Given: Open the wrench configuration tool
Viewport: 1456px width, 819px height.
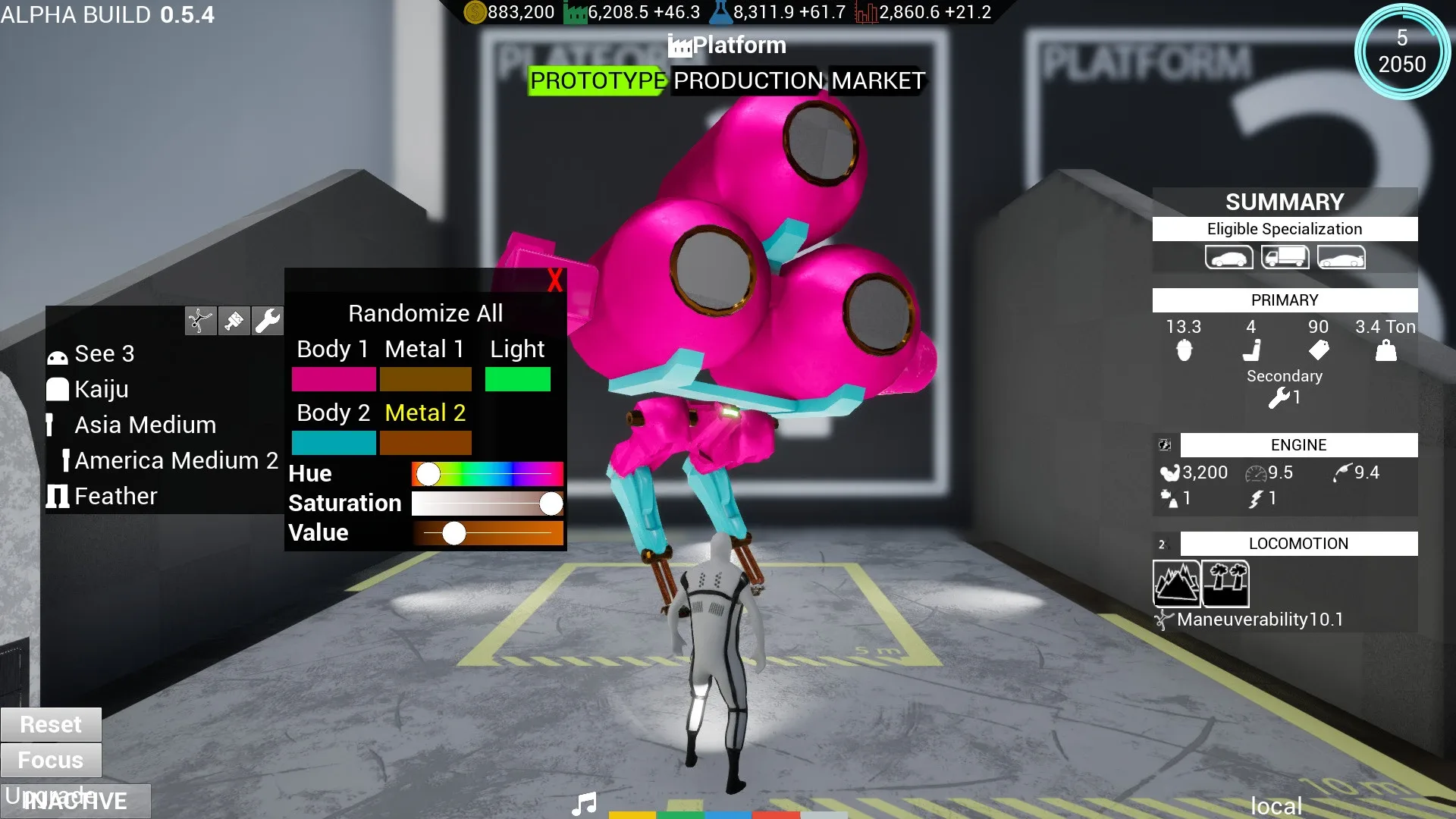Looking at the screenshot, I should pos(268,320).
